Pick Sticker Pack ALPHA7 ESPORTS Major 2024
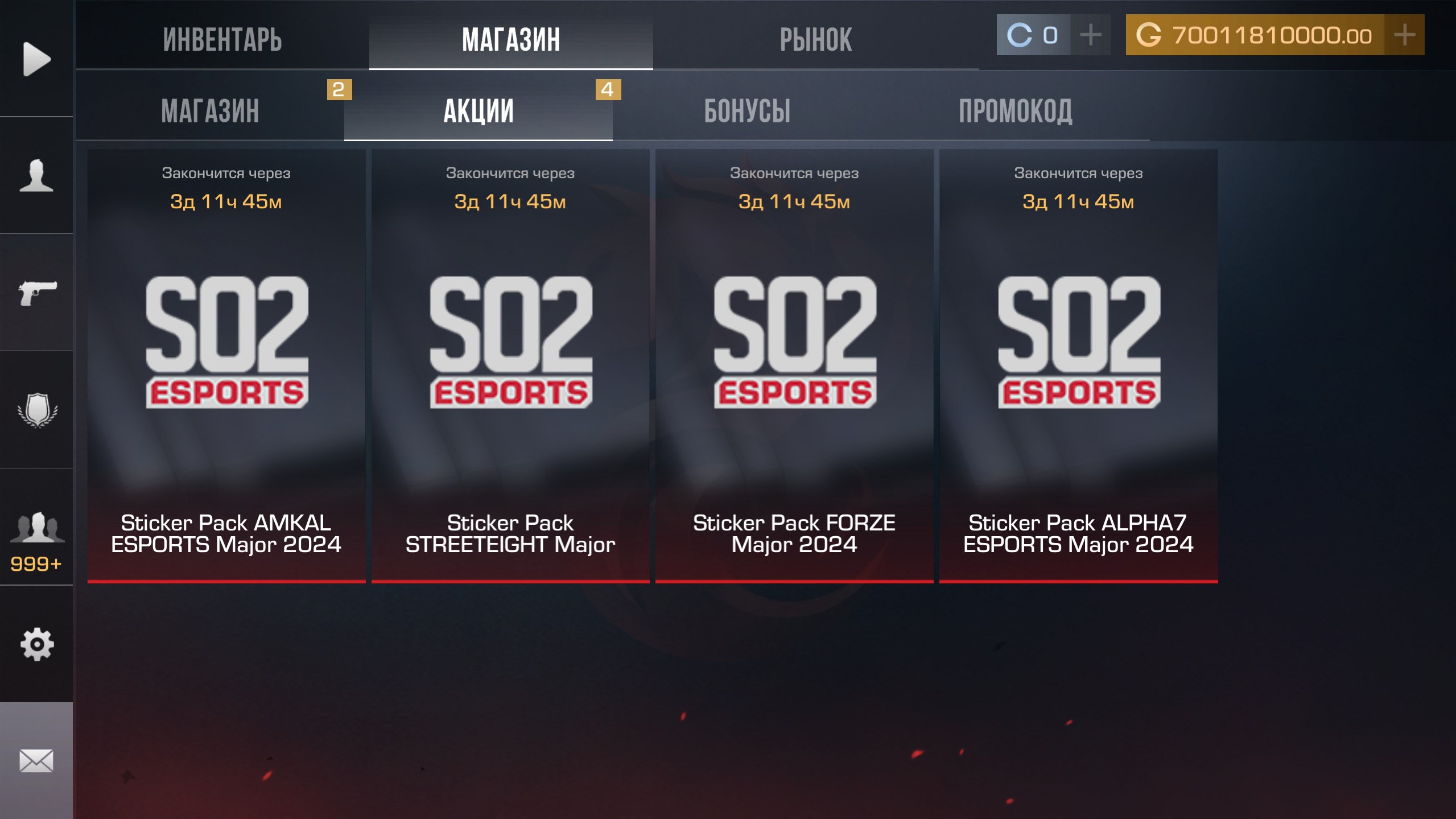Screen dimensions: 1456x819 (x=1078, y=365)
